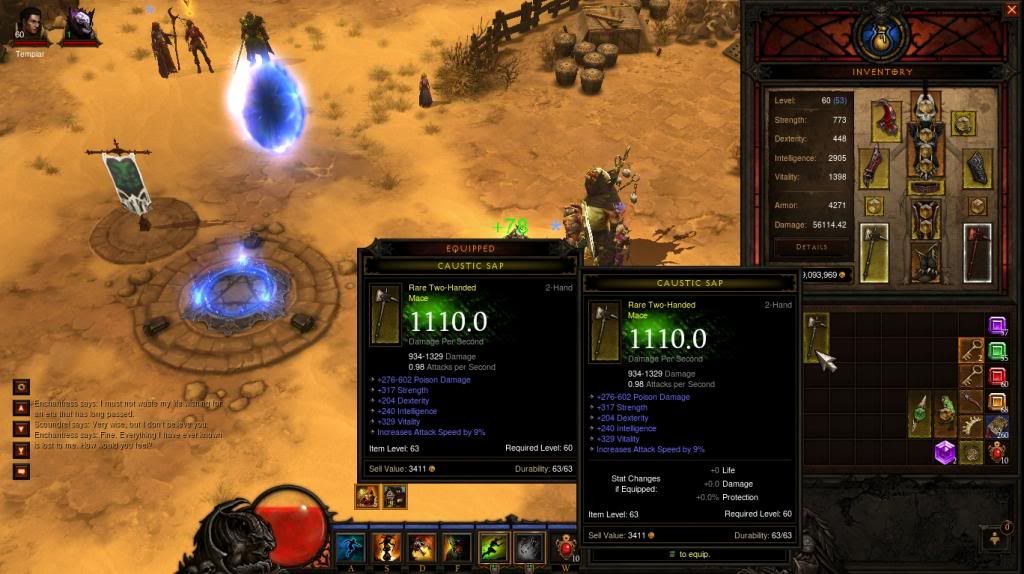Screen dimensions: 1024x574
Task: Select the red ruby gem stack
Action: coord(997,376)
